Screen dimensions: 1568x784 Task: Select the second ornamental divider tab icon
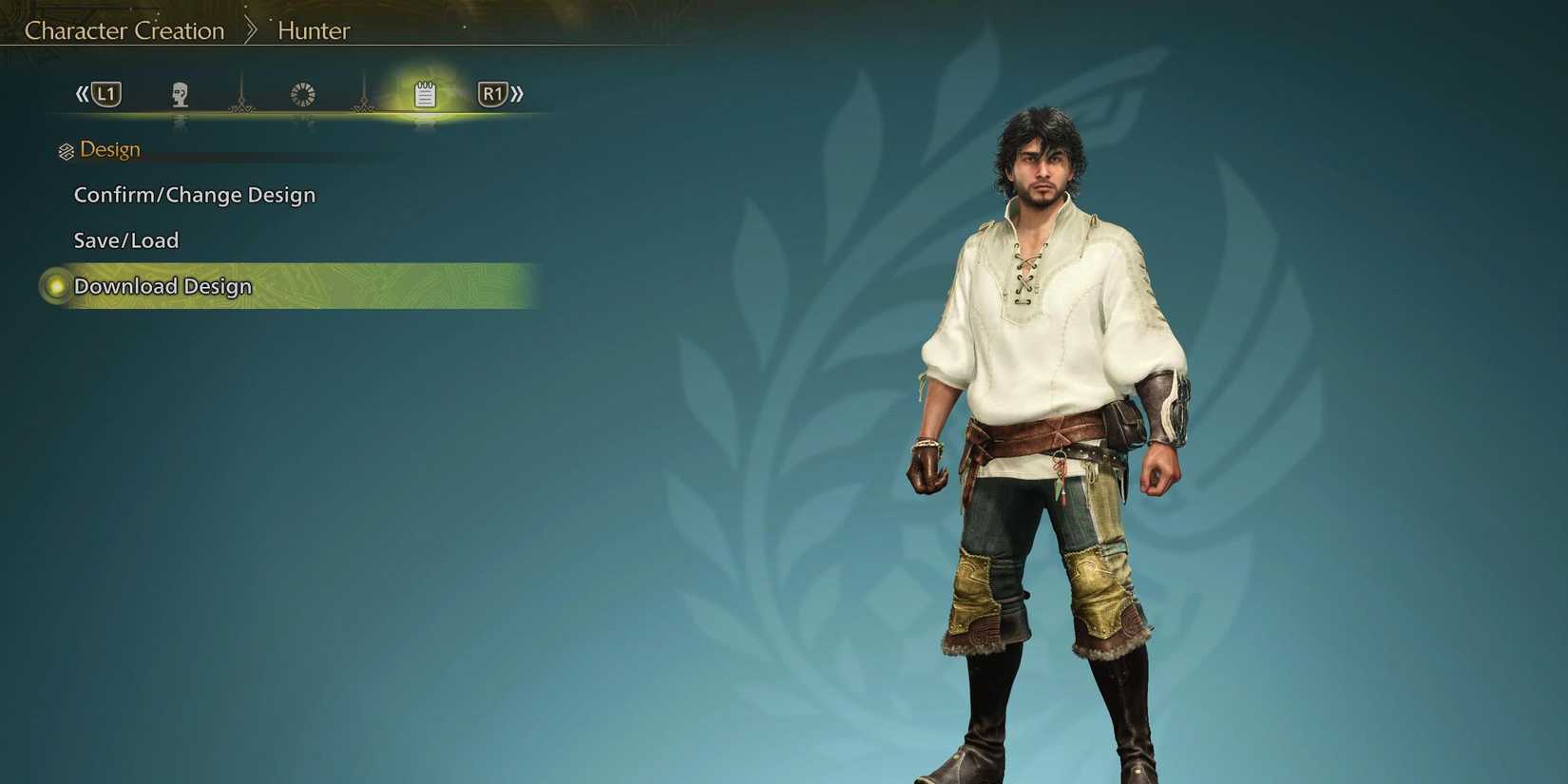363,95
